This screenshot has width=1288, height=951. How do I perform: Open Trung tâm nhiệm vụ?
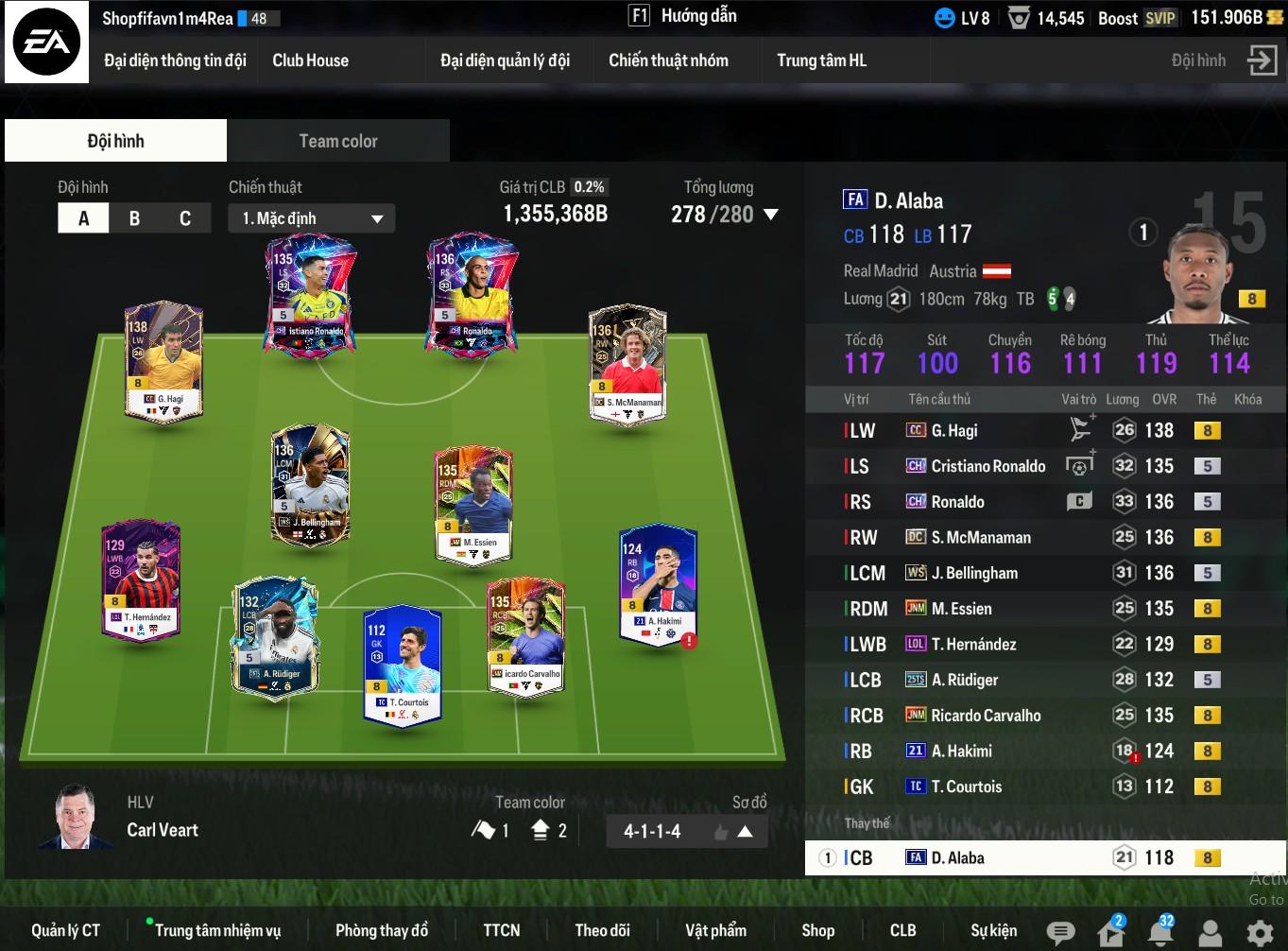click(x=217, y=930)
